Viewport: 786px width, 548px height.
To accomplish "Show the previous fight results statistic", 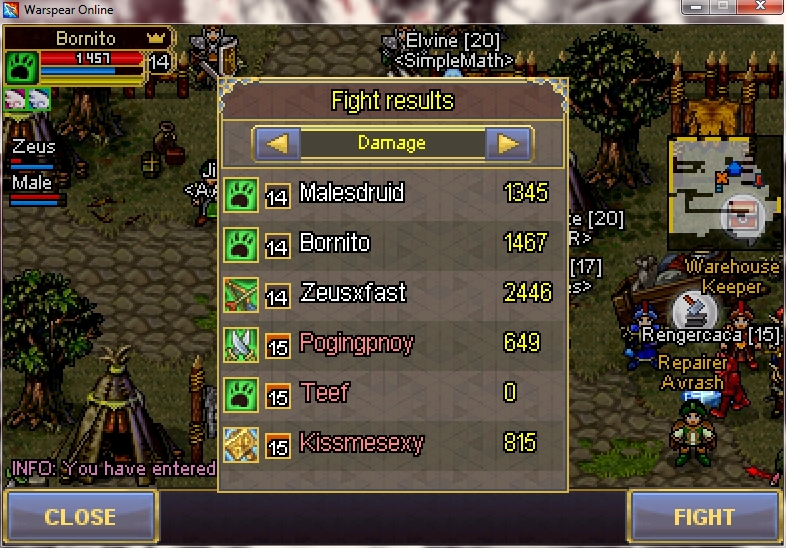I will 277,143.
